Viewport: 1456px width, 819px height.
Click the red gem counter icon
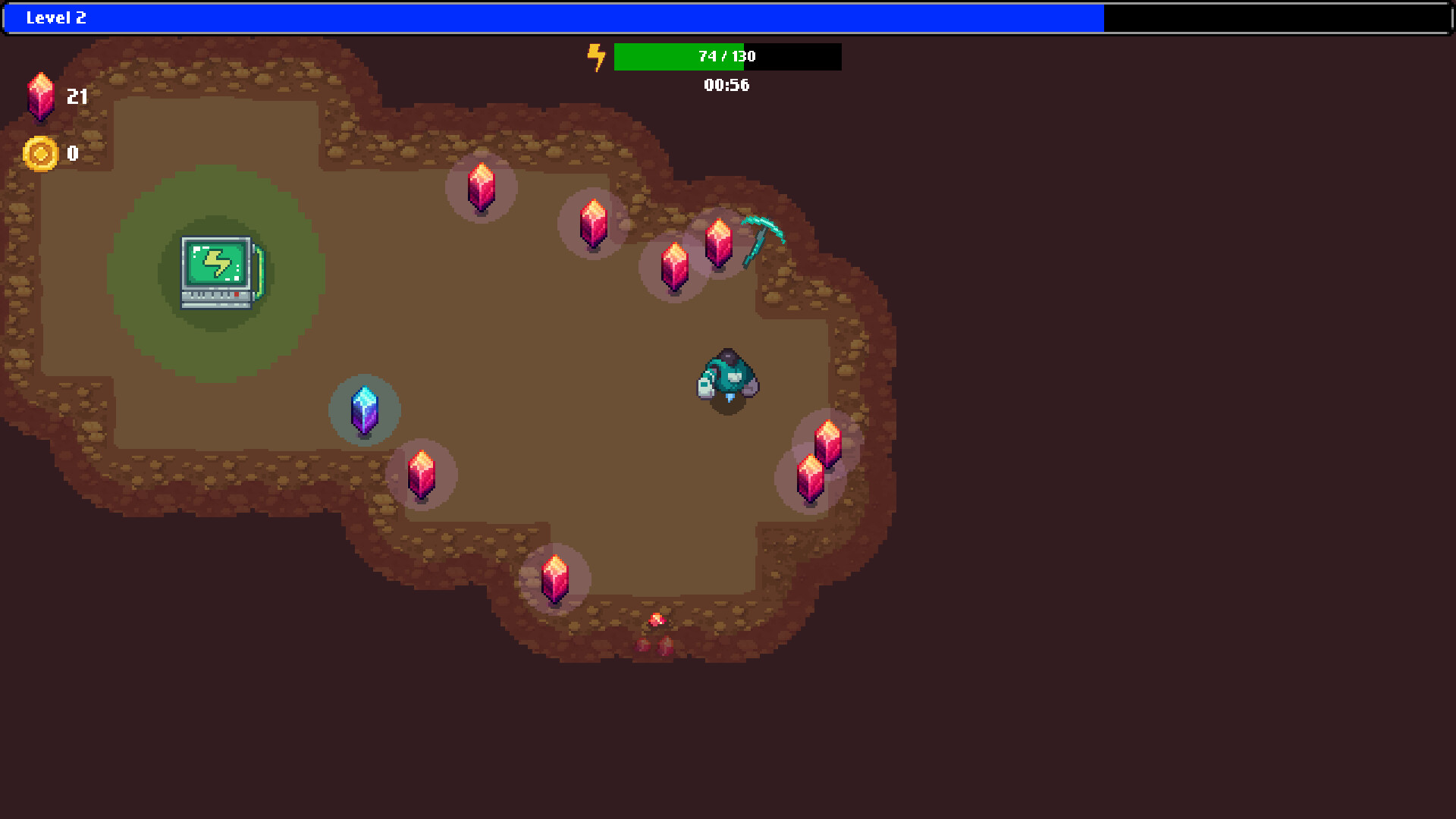pyautogui.click(x=41, y=97)
